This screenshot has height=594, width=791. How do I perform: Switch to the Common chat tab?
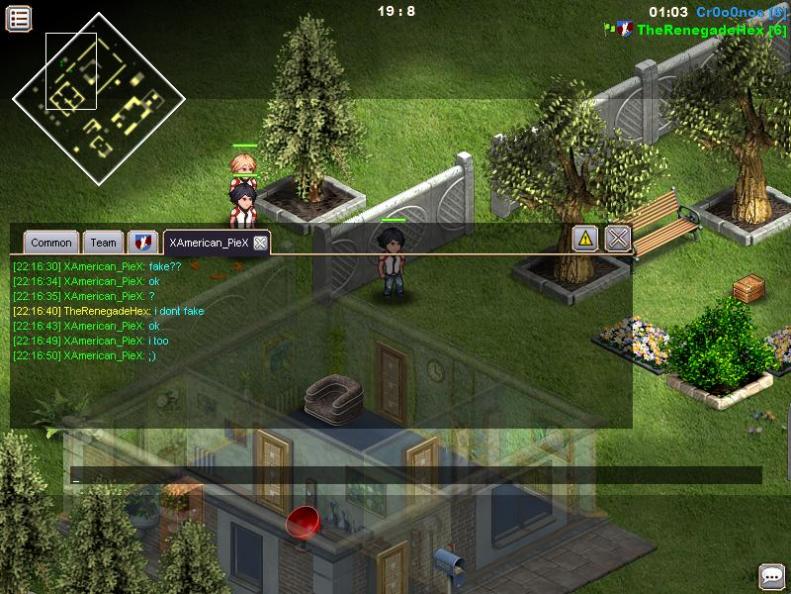pyautogui.click(x=50, y=242)
